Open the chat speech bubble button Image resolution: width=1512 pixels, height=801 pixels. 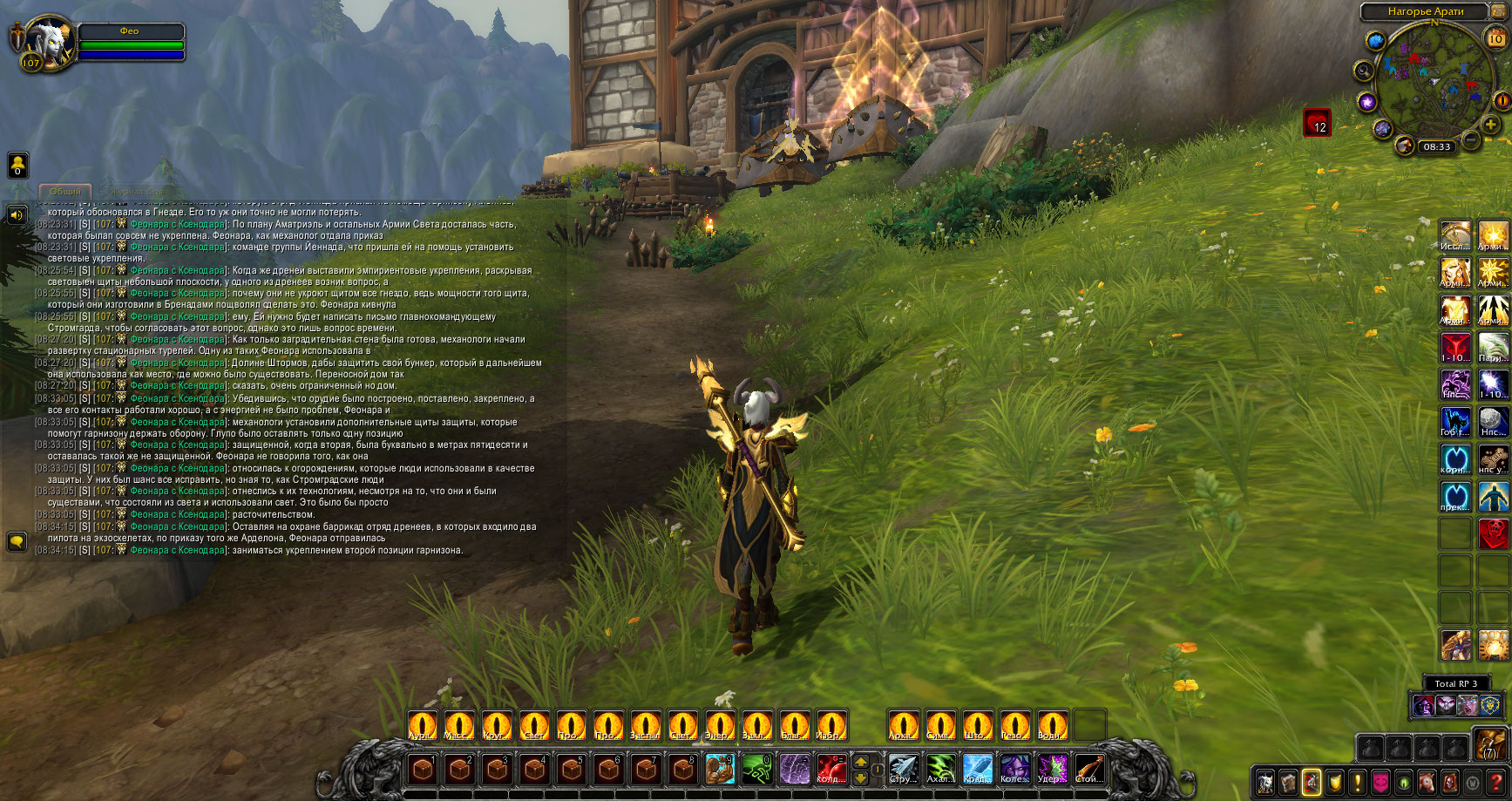point(17,542)
